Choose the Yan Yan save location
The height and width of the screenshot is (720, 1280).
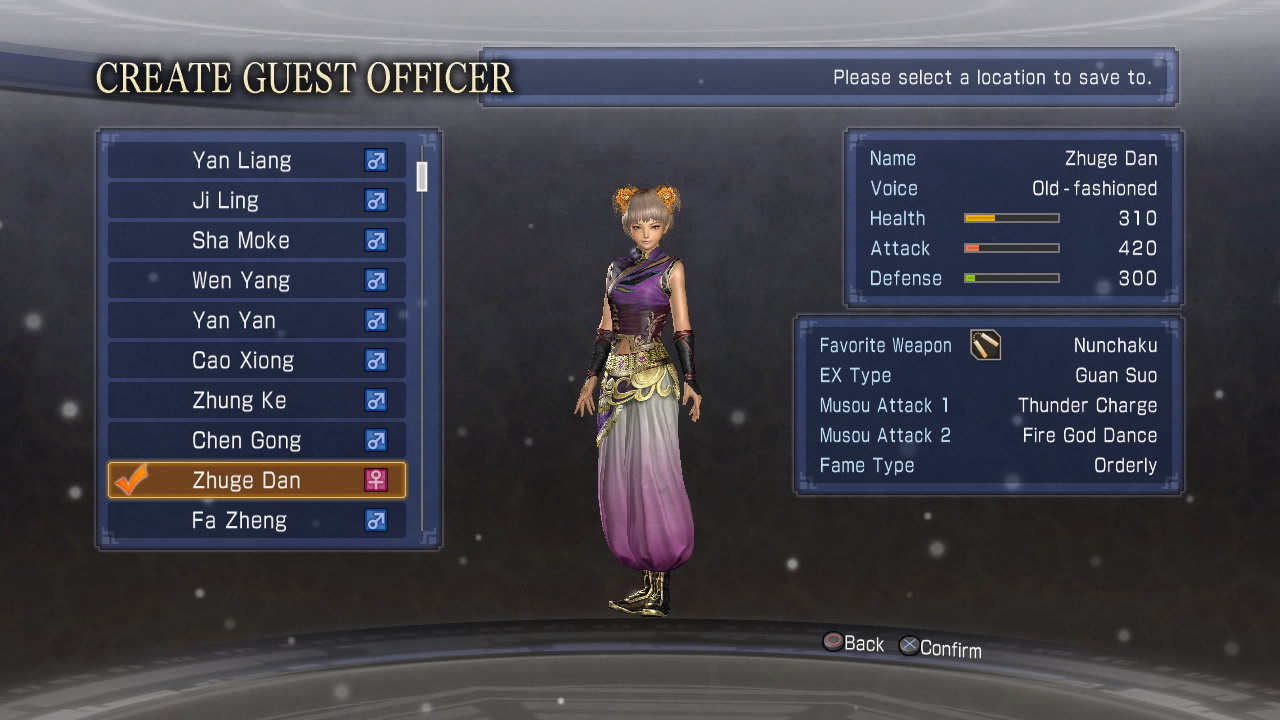pos(256,321)
